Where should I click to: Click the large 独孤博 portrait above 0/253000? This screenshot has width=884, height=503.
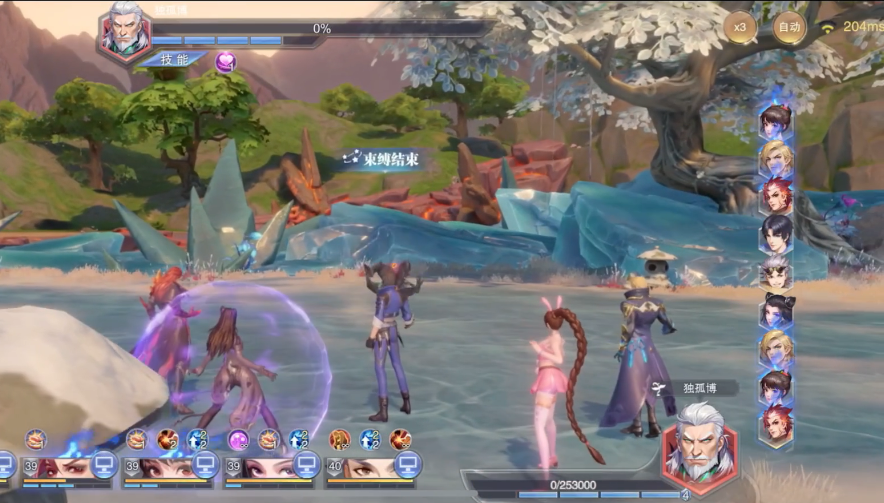coord(698,444)
